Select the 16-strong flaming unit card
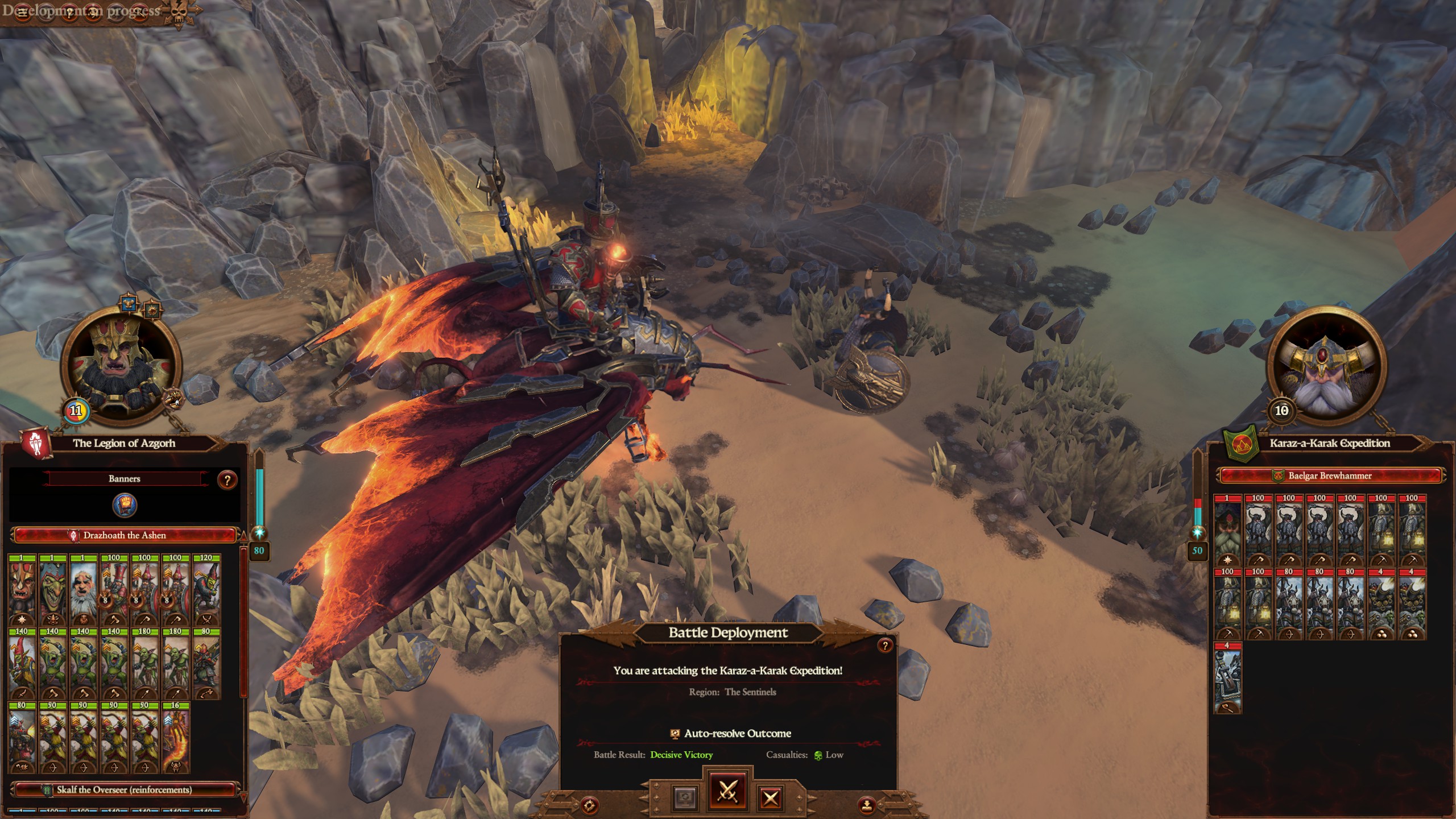 (x=175, y=738)
